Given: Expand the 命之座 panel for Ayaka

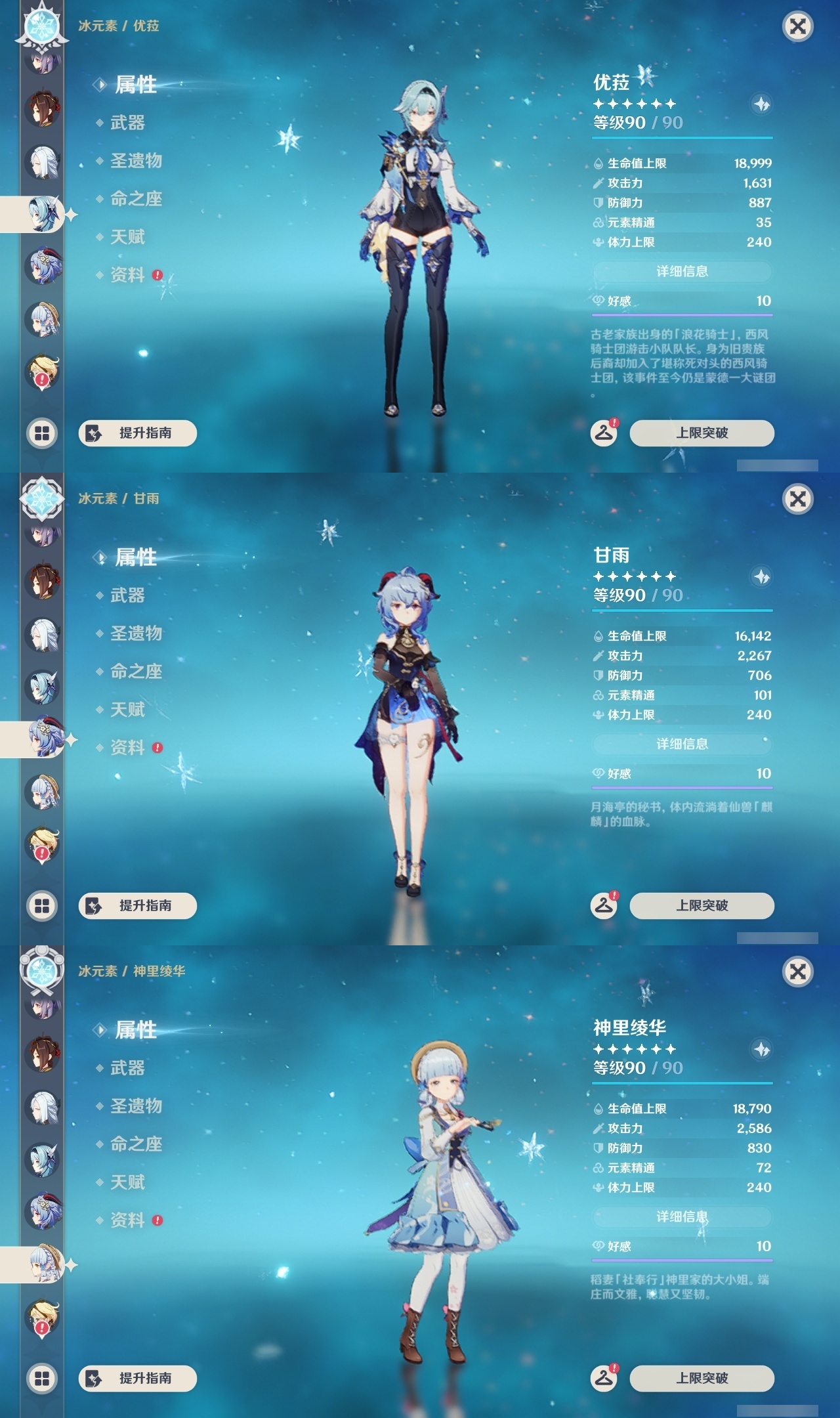Looking at the screenshot, I should pyautogui.click(x=138, y=1144).
